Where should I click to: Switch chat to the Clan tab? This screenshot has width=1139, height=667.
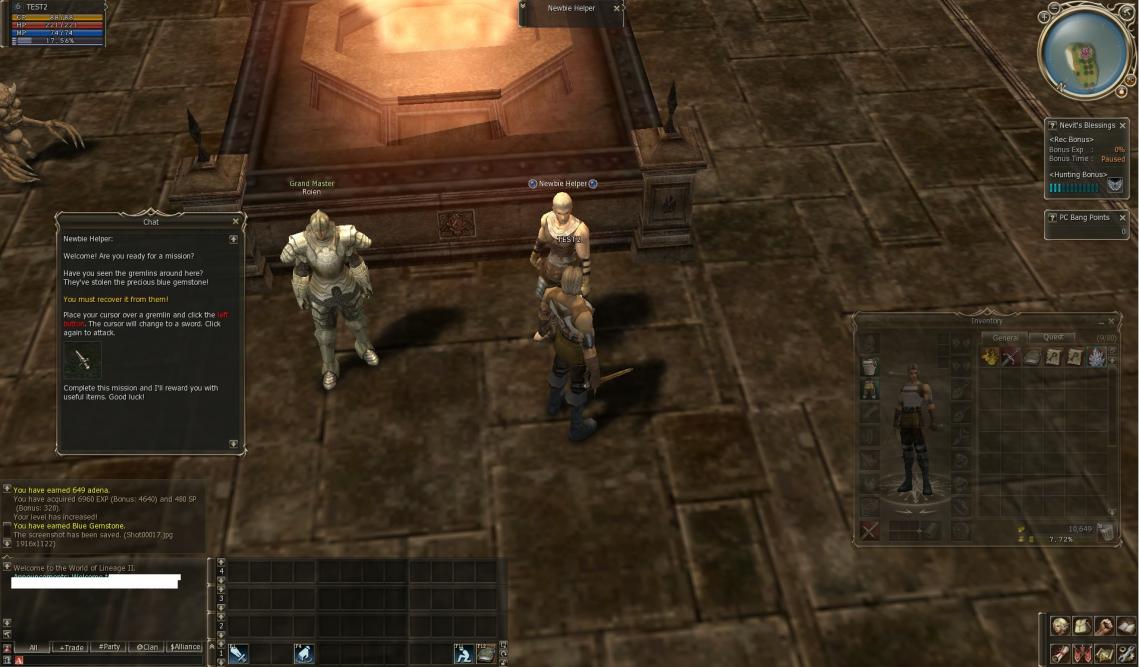click(147, 647)
